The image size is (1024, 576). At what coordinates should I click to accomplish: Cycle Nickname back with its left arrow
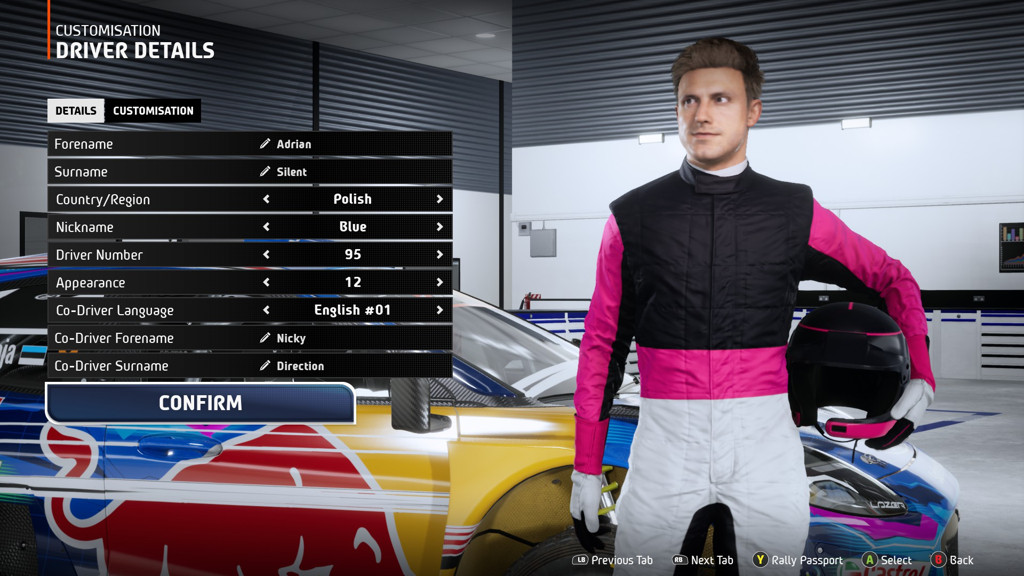(x=266, y=227)
